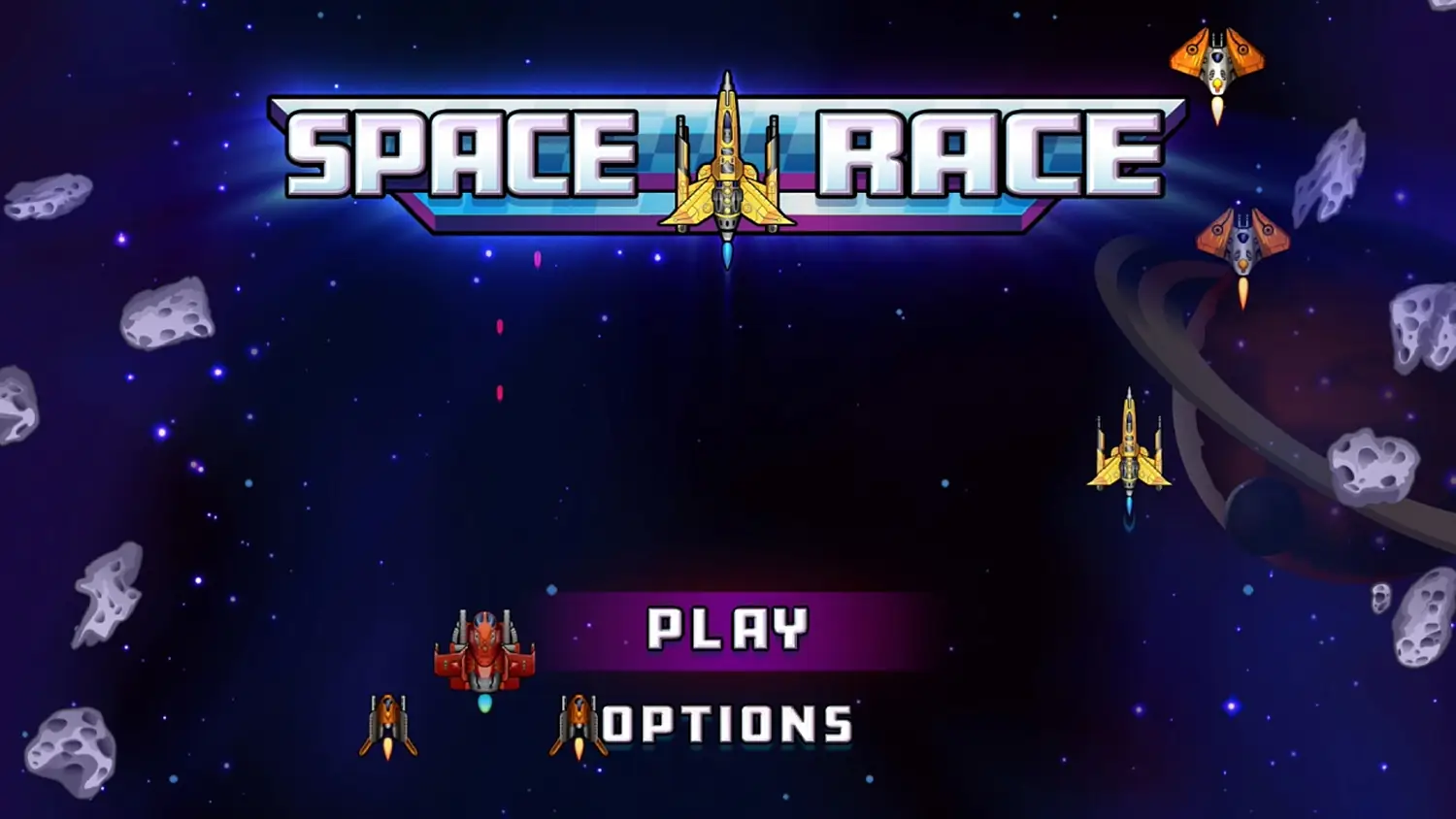Click the exhaust flame below the logo ship
The height and width of the screenshot is (819, 1456).
[x=728, y=254]
